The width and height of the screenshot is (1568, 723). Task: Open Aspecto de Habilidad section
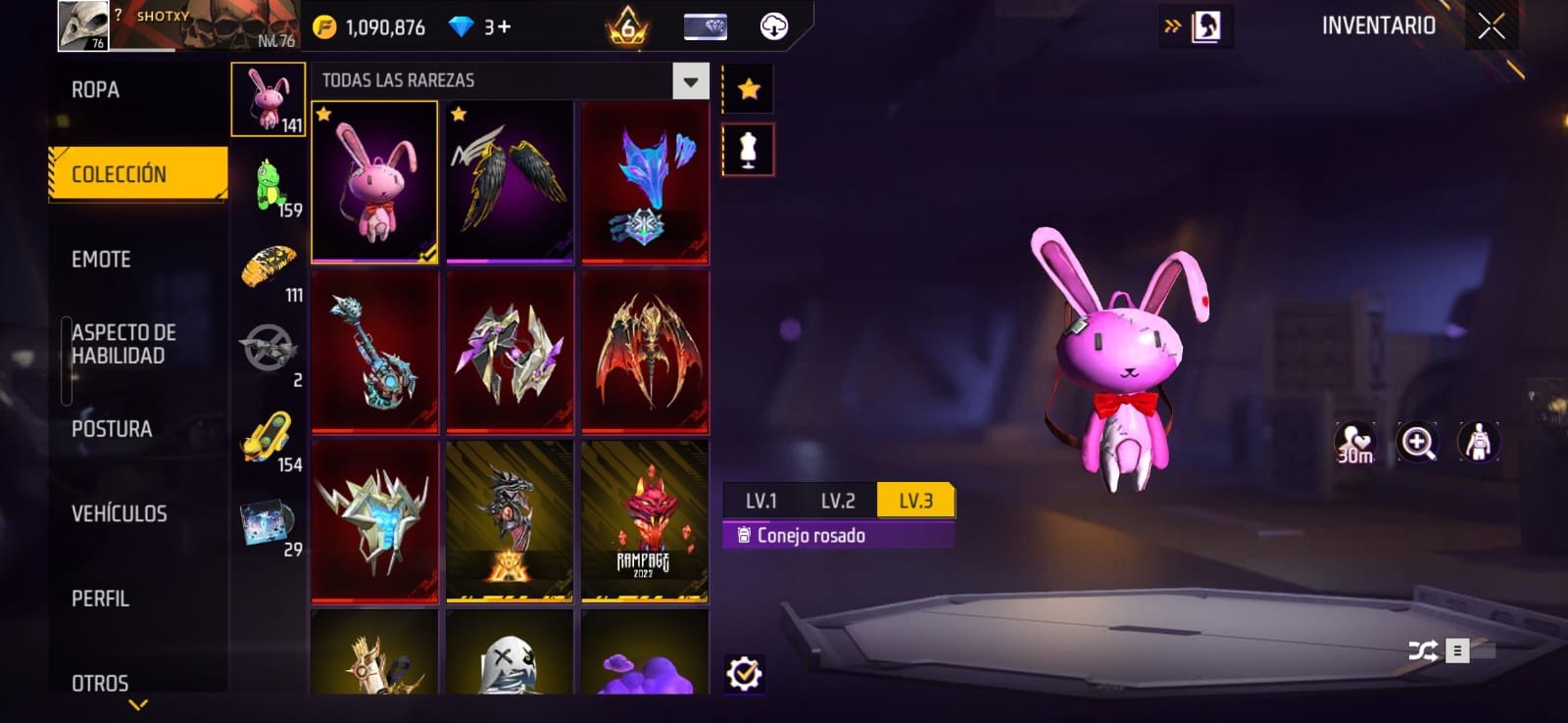click(123, 344)
